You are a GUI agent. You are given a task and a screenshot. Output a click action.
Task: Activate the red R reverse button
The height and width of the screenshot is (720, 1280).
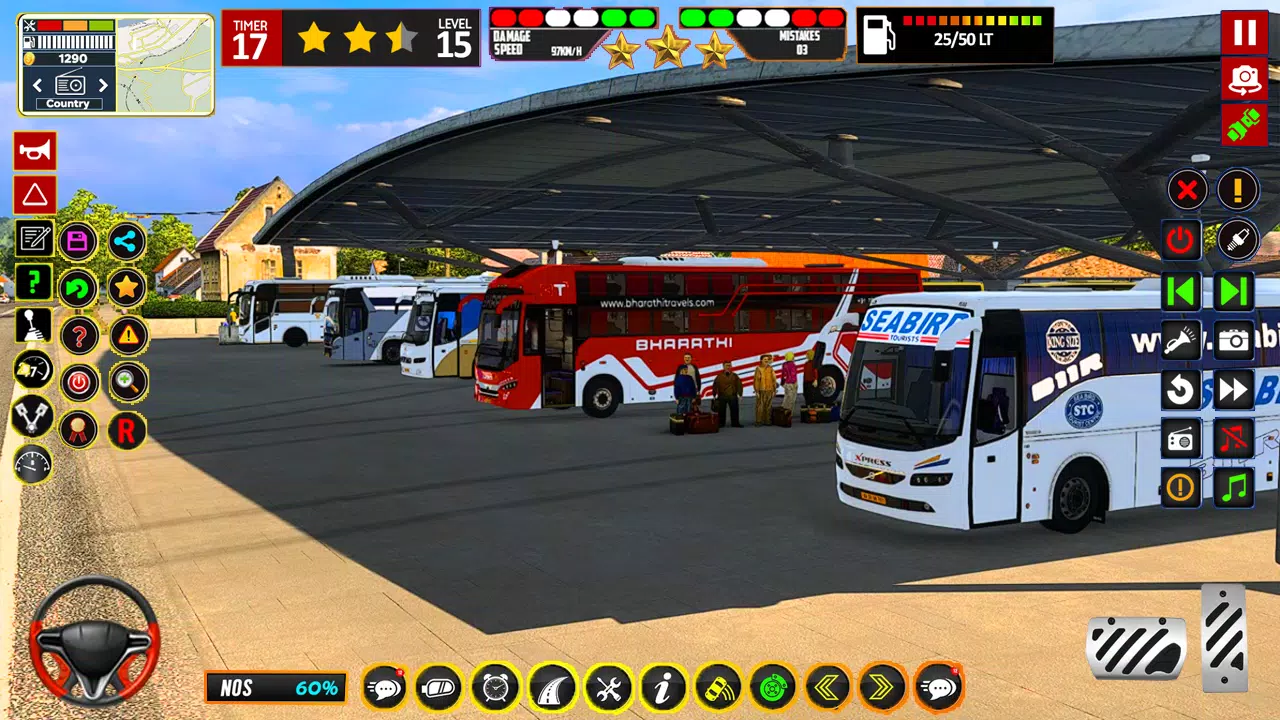[127, 430]
